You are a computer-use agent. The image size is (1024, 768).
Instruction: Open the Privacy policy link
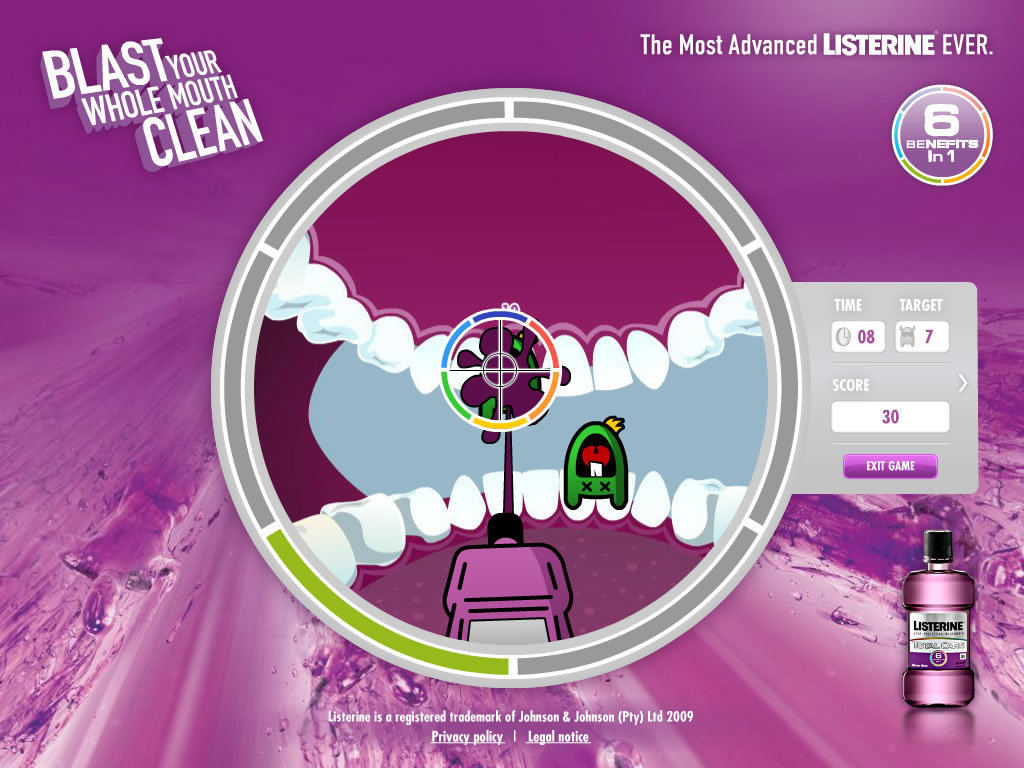tap(467, 737)
